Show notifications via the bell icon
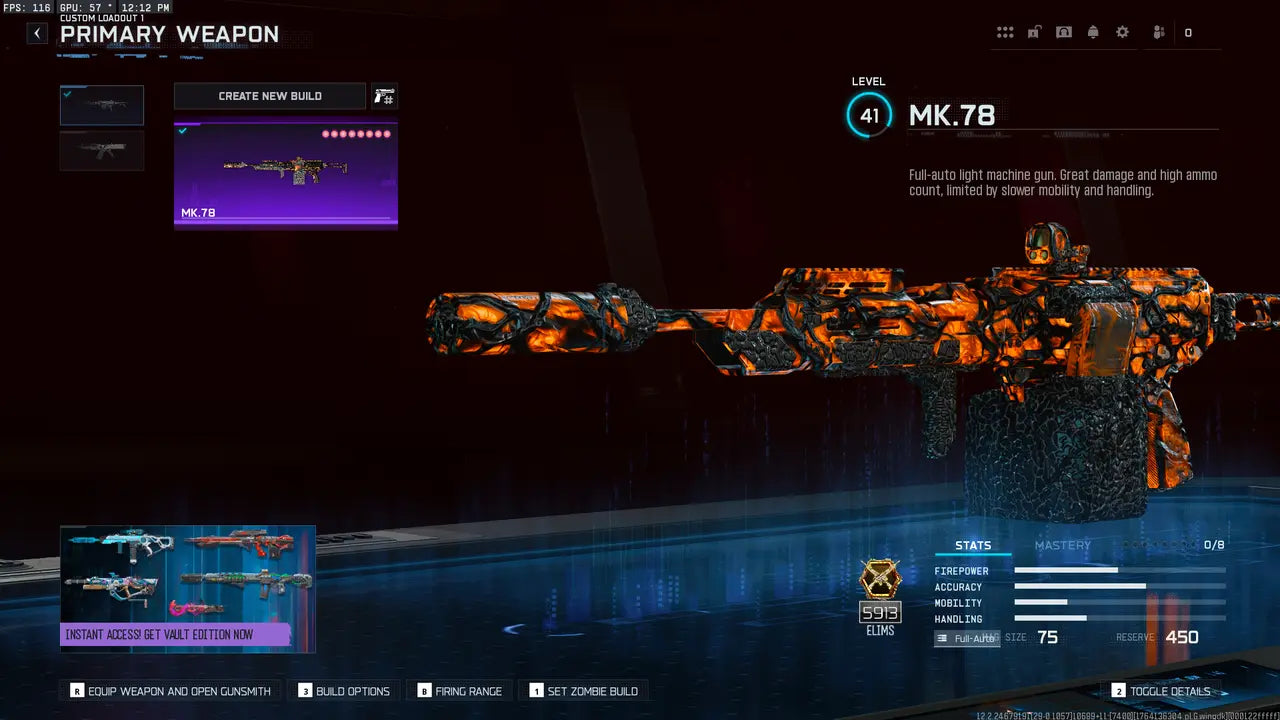Image resolution: width=1280 pixels, height=720 pixels. pyautogui.click(x=1093, y=33)
